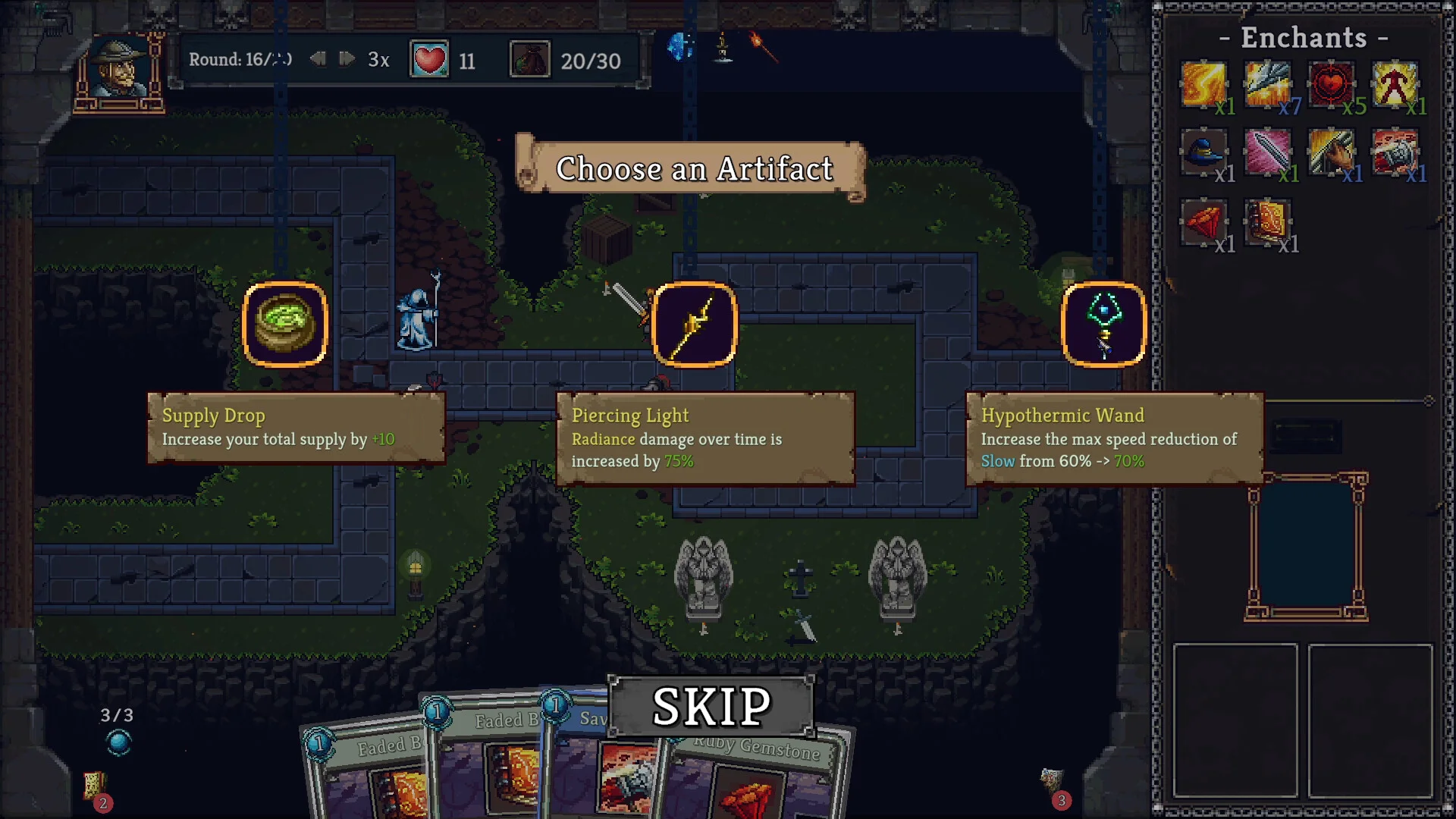This screenshot has width=1456, height=819.
Task: Click the hero portrait in the top bar
Action: pos(120,71)
